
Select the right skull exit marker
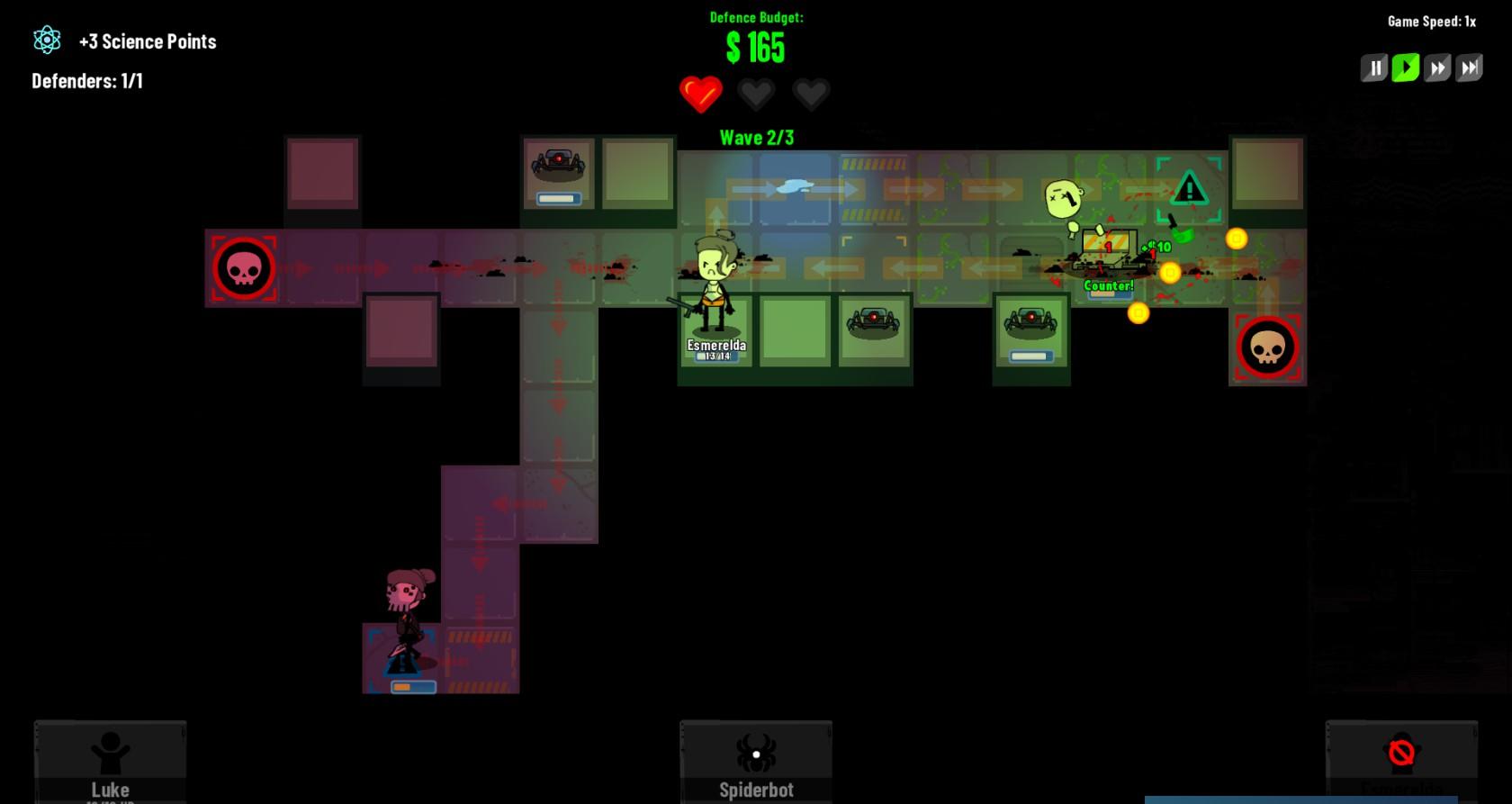pyautogui.click(x=1268, y=348)
